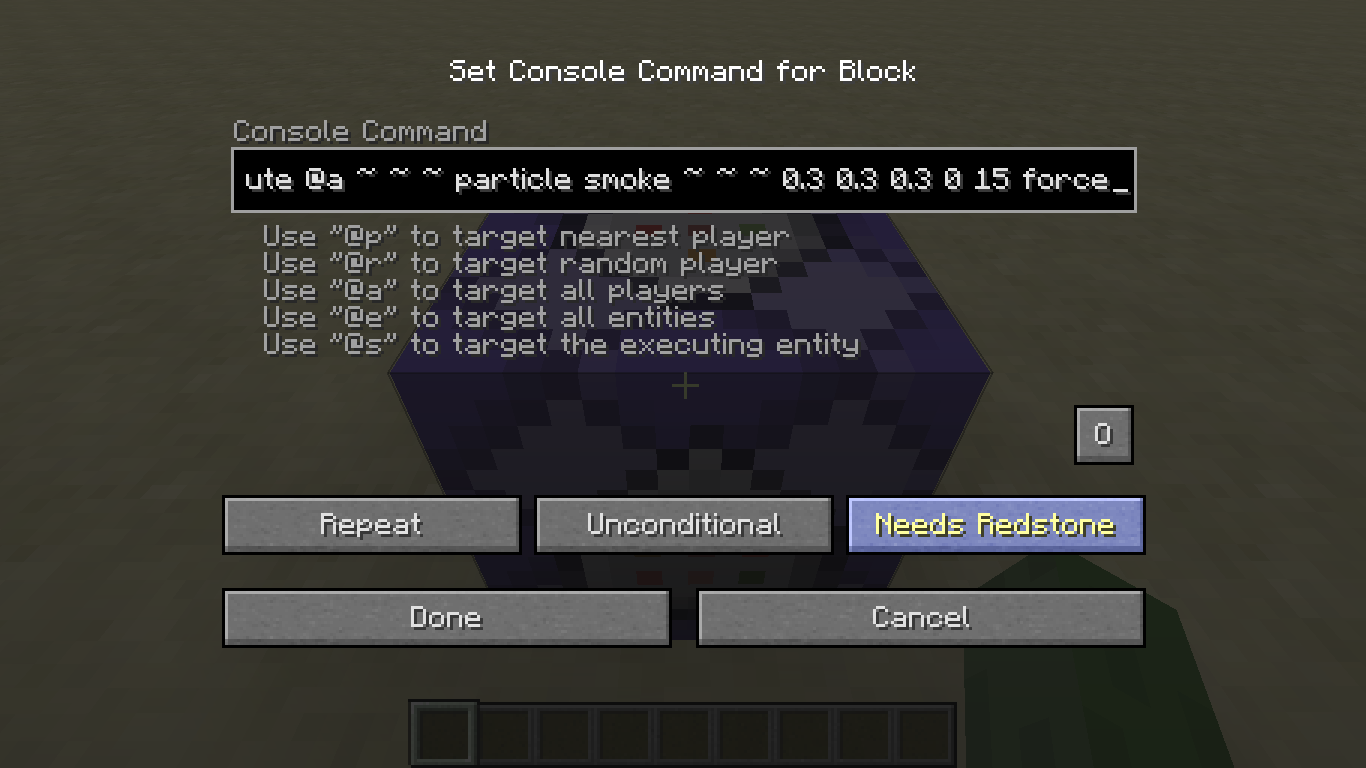Click the second hotbar slot
Screen dimensions: 1366x768
(x=503, y=733)
